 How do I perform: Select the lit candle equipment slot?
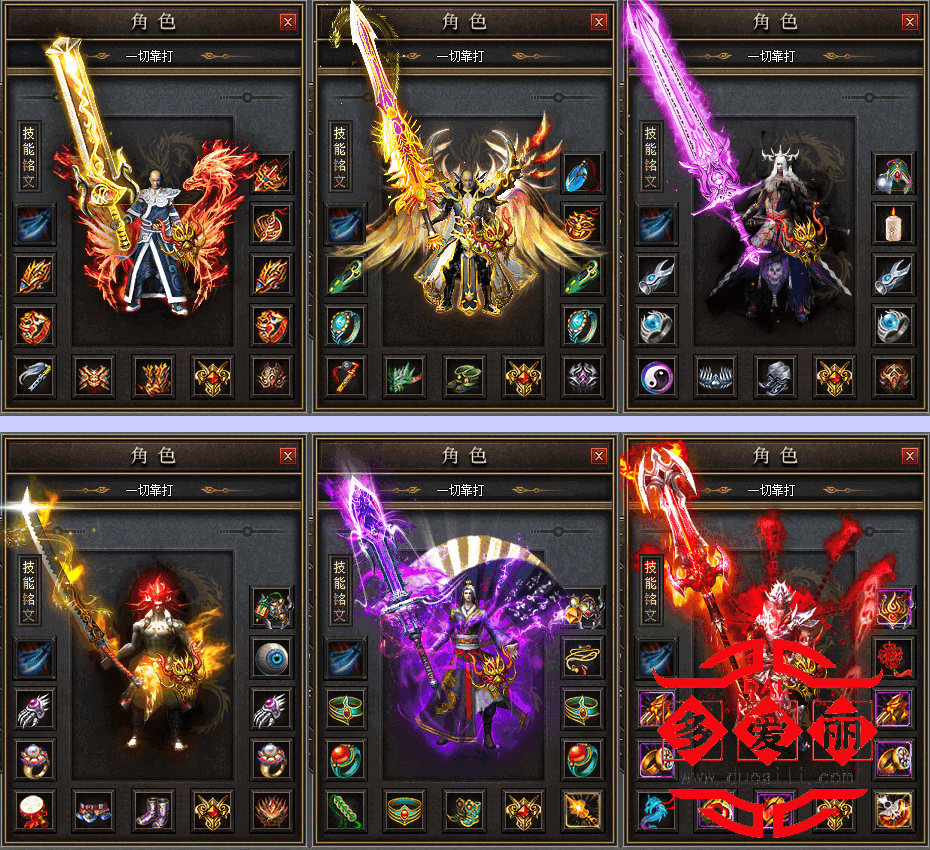click(894, 223)
